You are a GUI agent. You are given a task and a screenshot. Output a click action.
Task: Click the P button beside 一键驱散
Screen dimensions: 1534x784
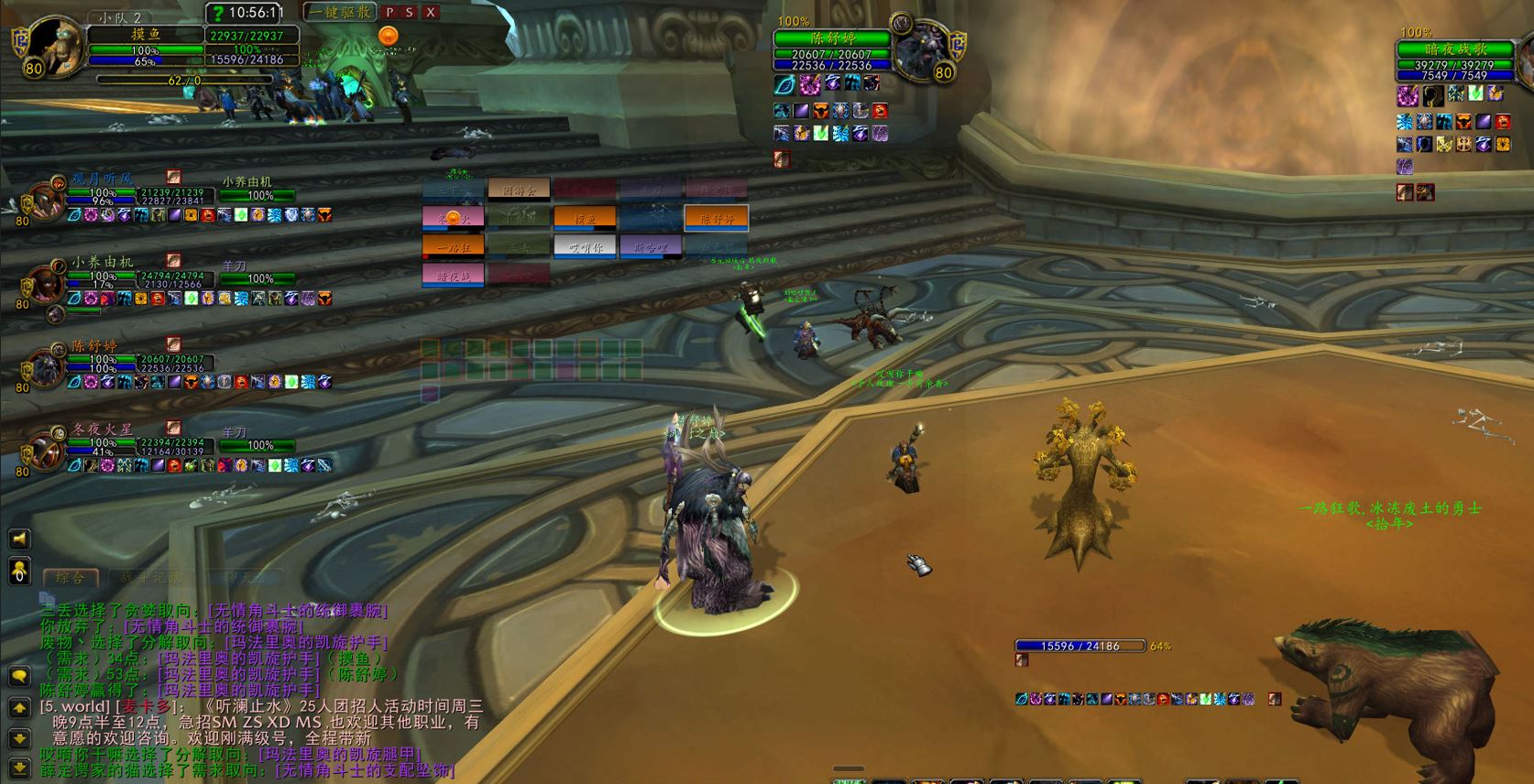389,13
